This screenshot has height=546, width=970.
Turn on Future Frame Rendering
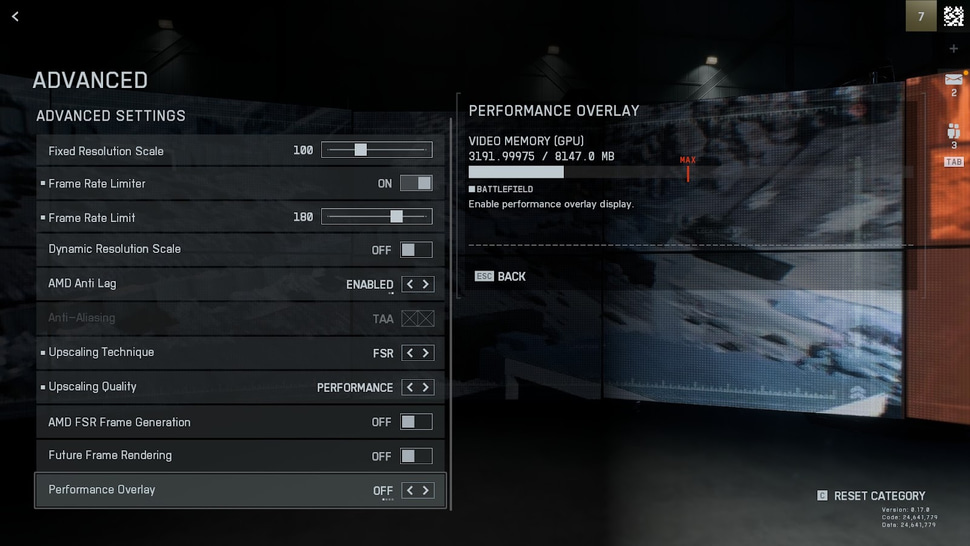(x=416, y=456)
